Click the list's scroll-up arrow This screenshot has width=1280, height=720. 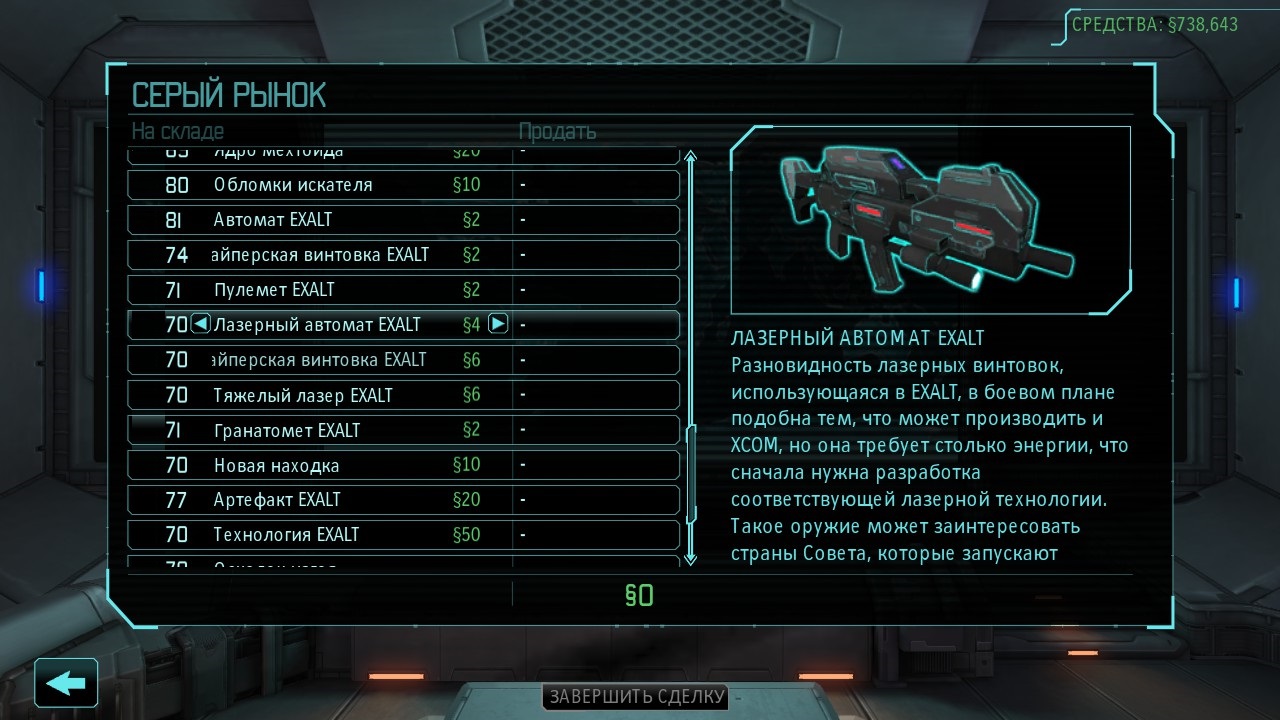coord(689,157)
